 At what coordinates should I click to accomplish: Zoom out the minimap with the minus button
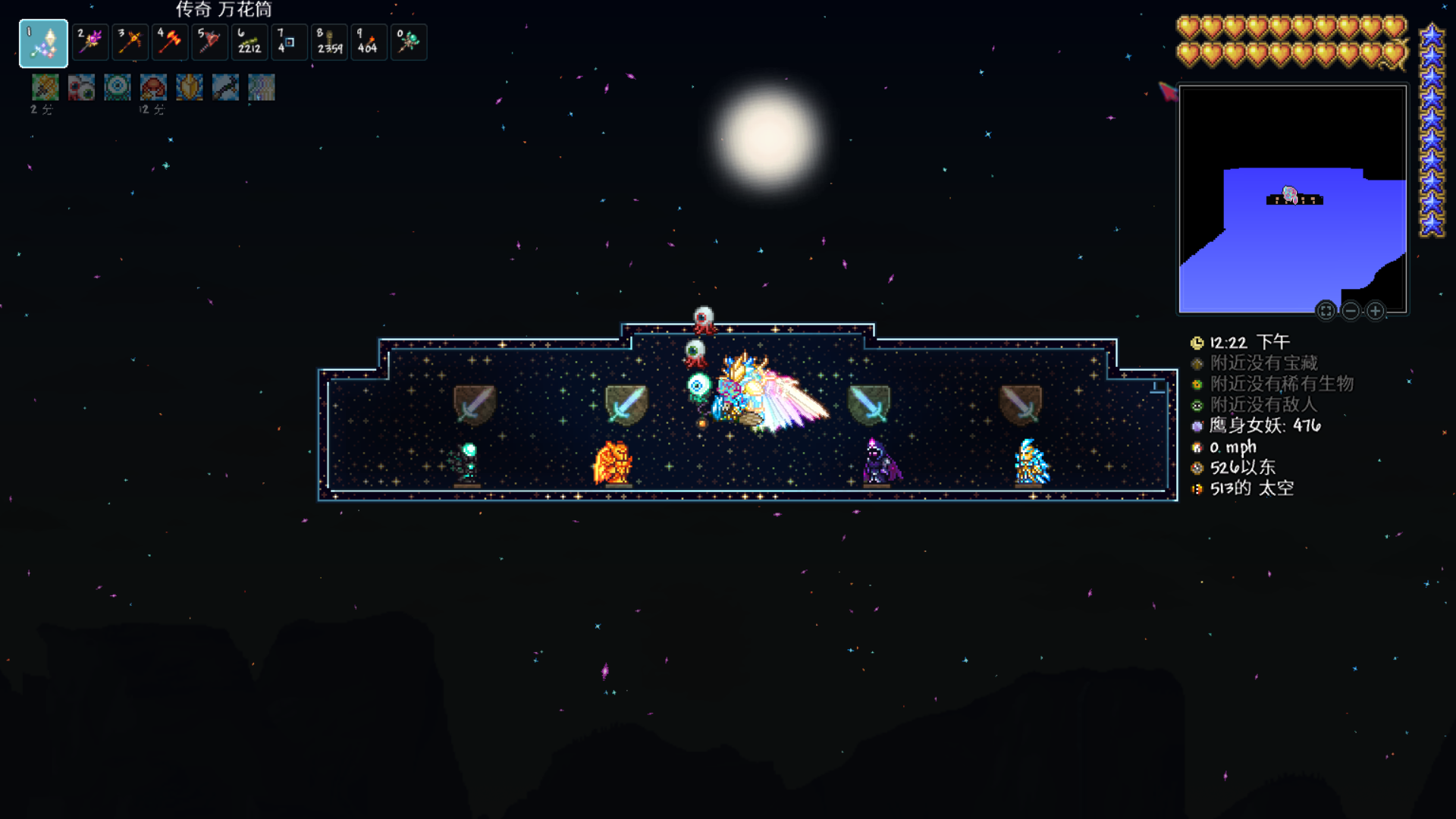1351,311
